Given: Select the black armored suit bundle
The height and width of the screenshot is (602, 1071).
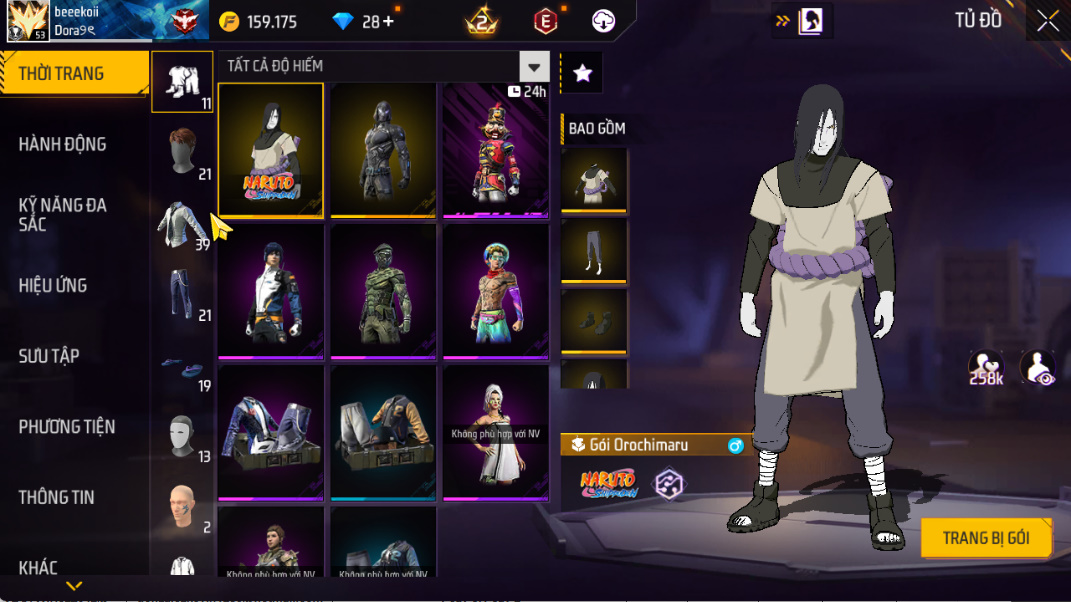Looking at the screenshot, I should pos(383,150).
